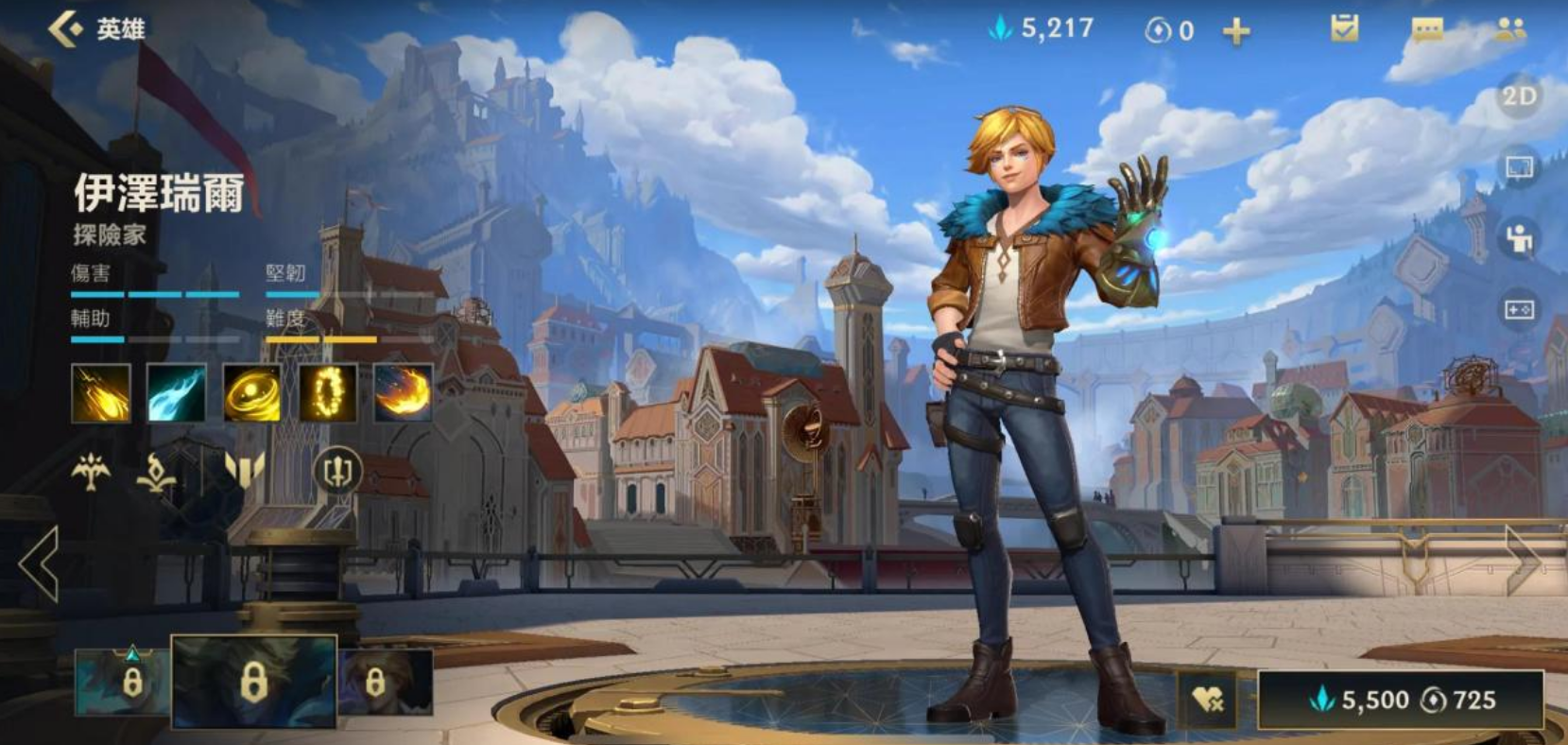The image size is (1568, 745).
Task: Buy the champion for 5,500 or 725
Action: point(1401,701)
